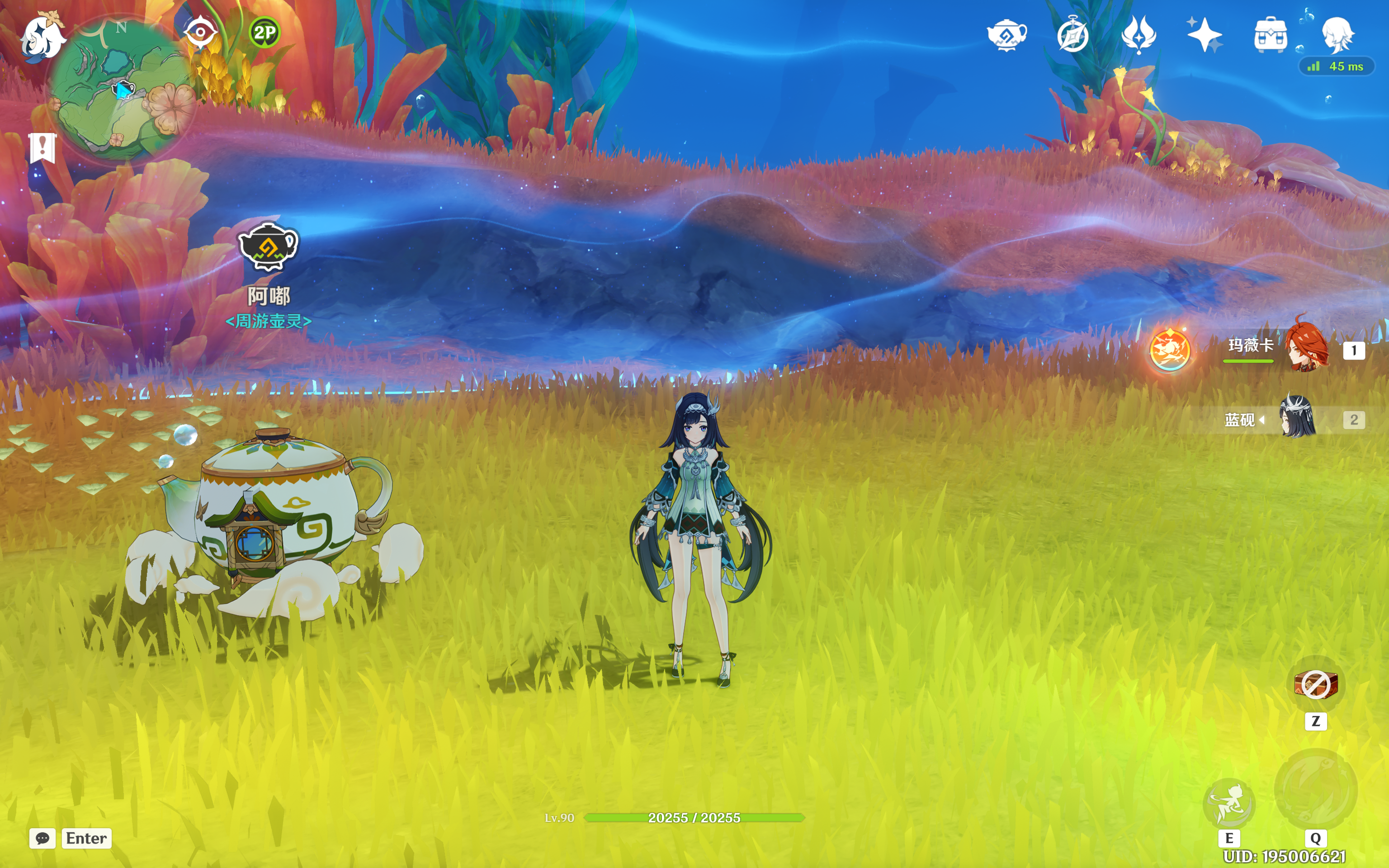Open the 2P co-op menu
Screen dimensions: 1389x868
265,32
